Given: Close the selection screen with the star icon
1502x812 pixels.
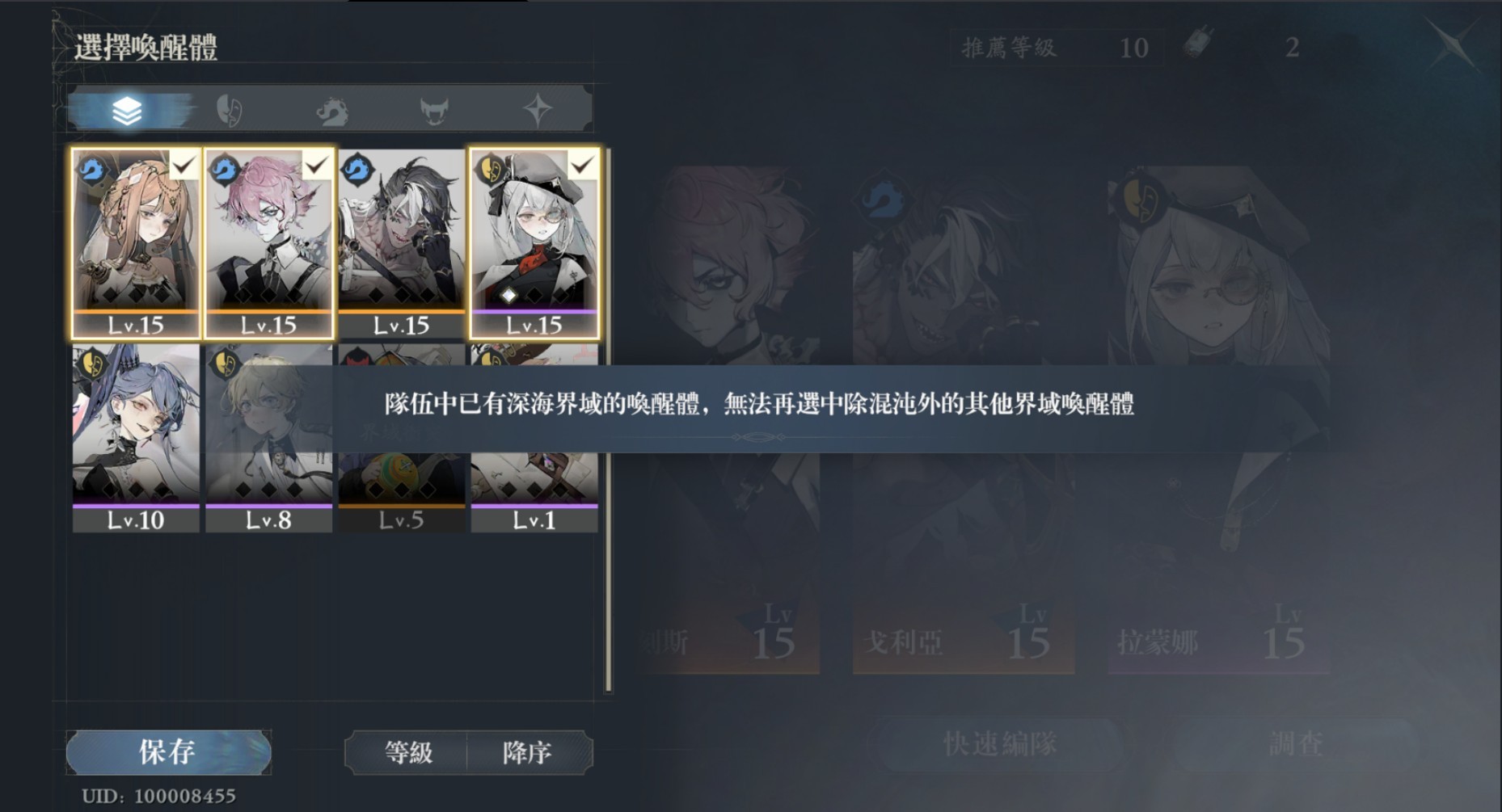Looking at the screenshot, I should [1453, 44].
